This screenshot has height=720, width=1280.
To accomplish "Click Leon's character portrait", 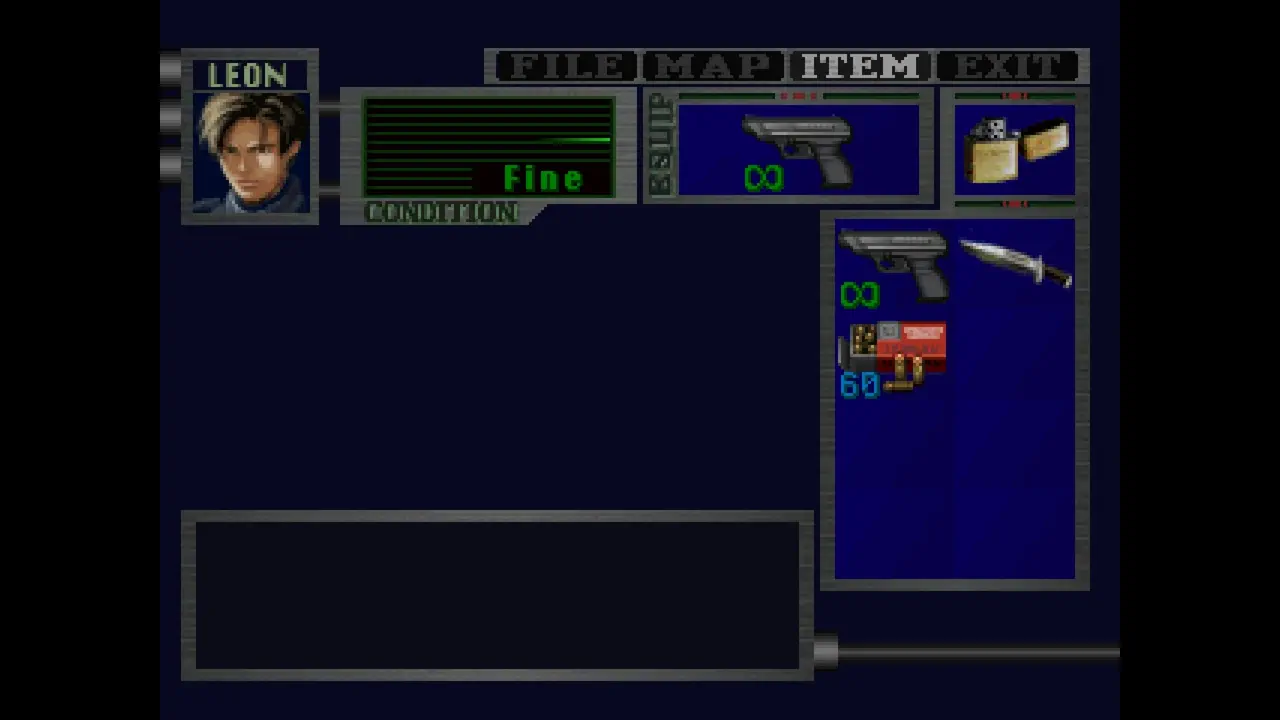I will pyautogui.click(x=250, y=150).
